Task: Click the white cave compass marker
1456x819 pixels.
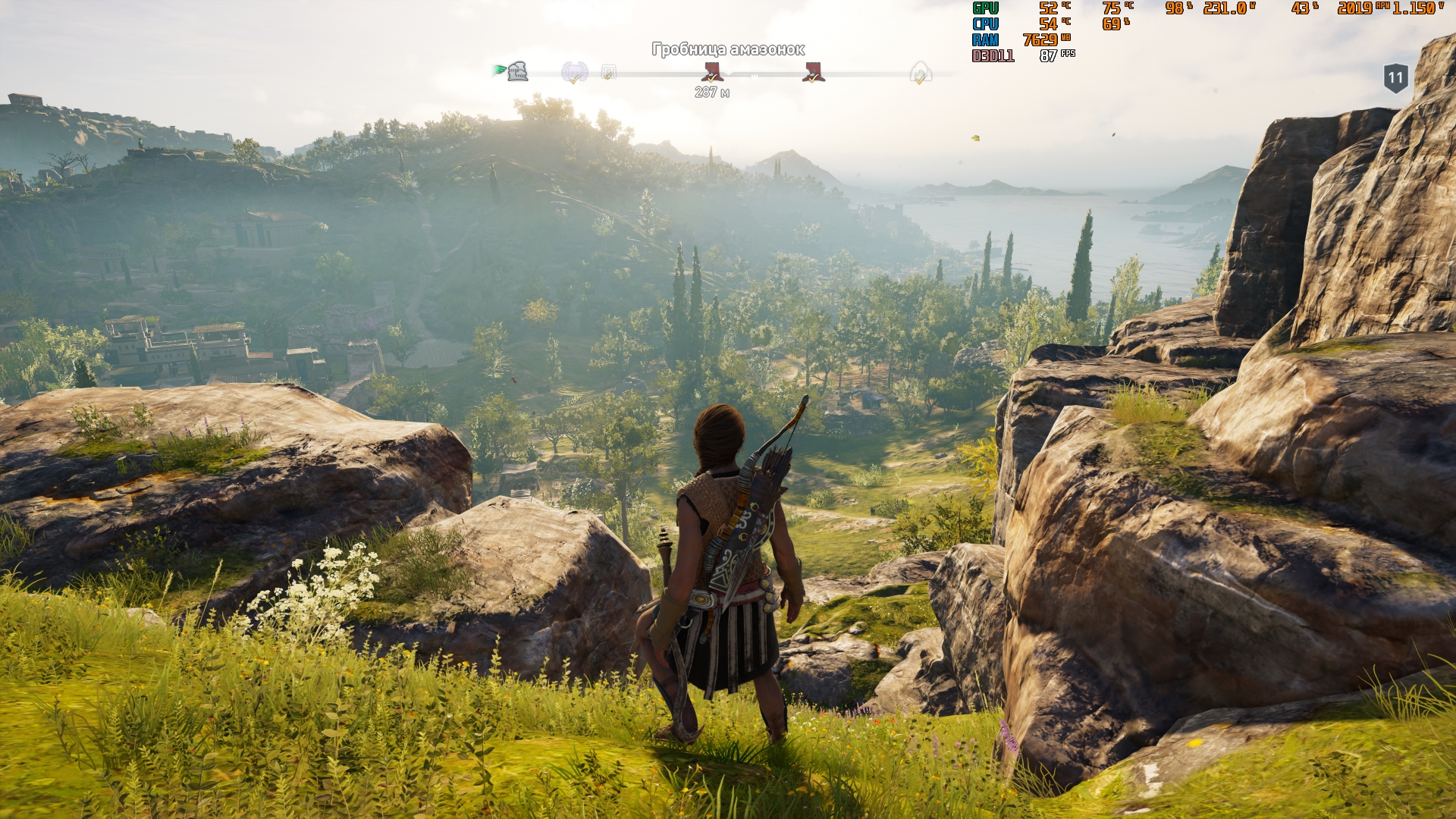Action: click(920, 74)
